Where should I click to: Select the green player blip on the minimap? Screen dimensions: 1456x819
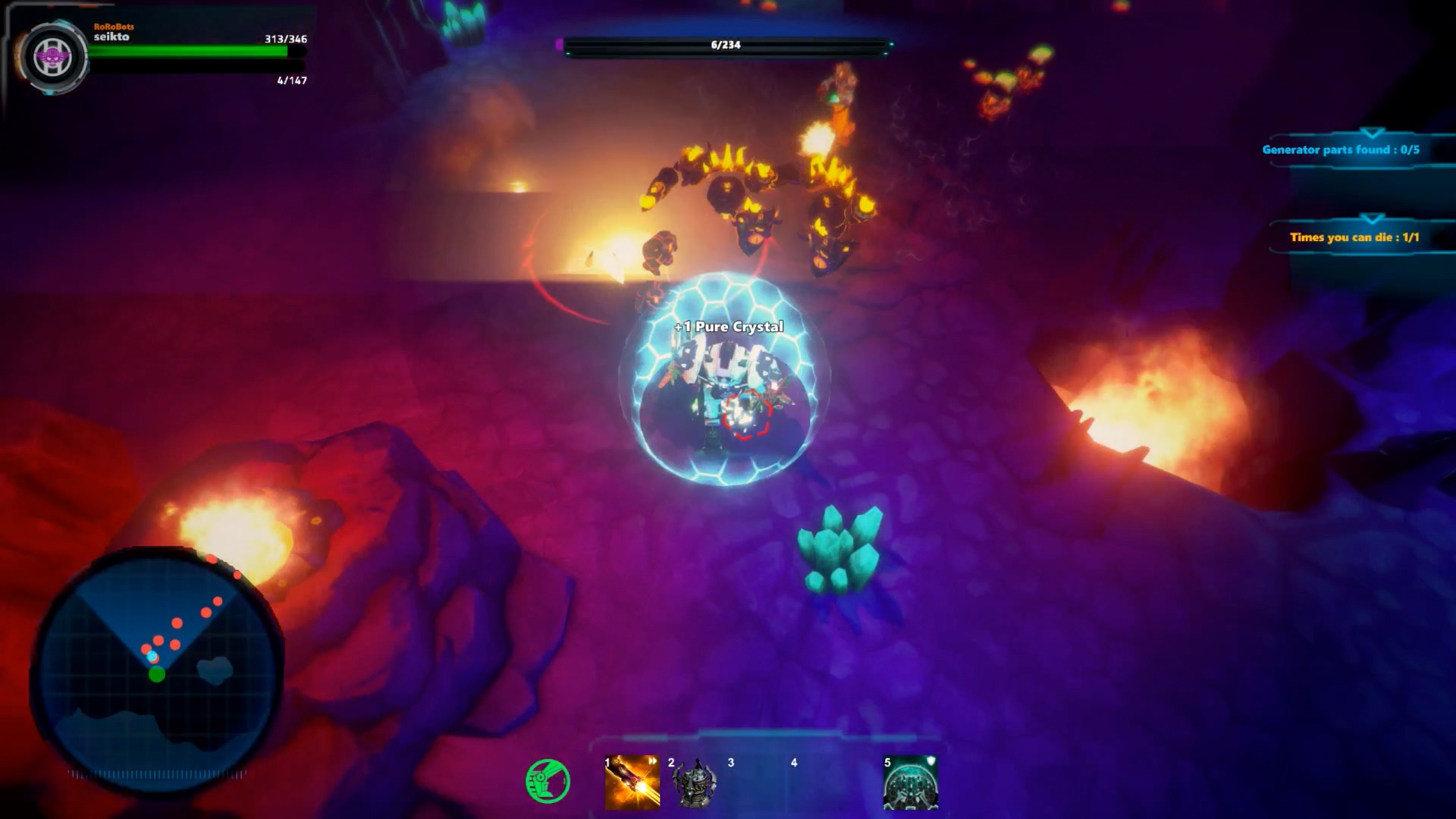pyautogui.click(x=157, y=673)
